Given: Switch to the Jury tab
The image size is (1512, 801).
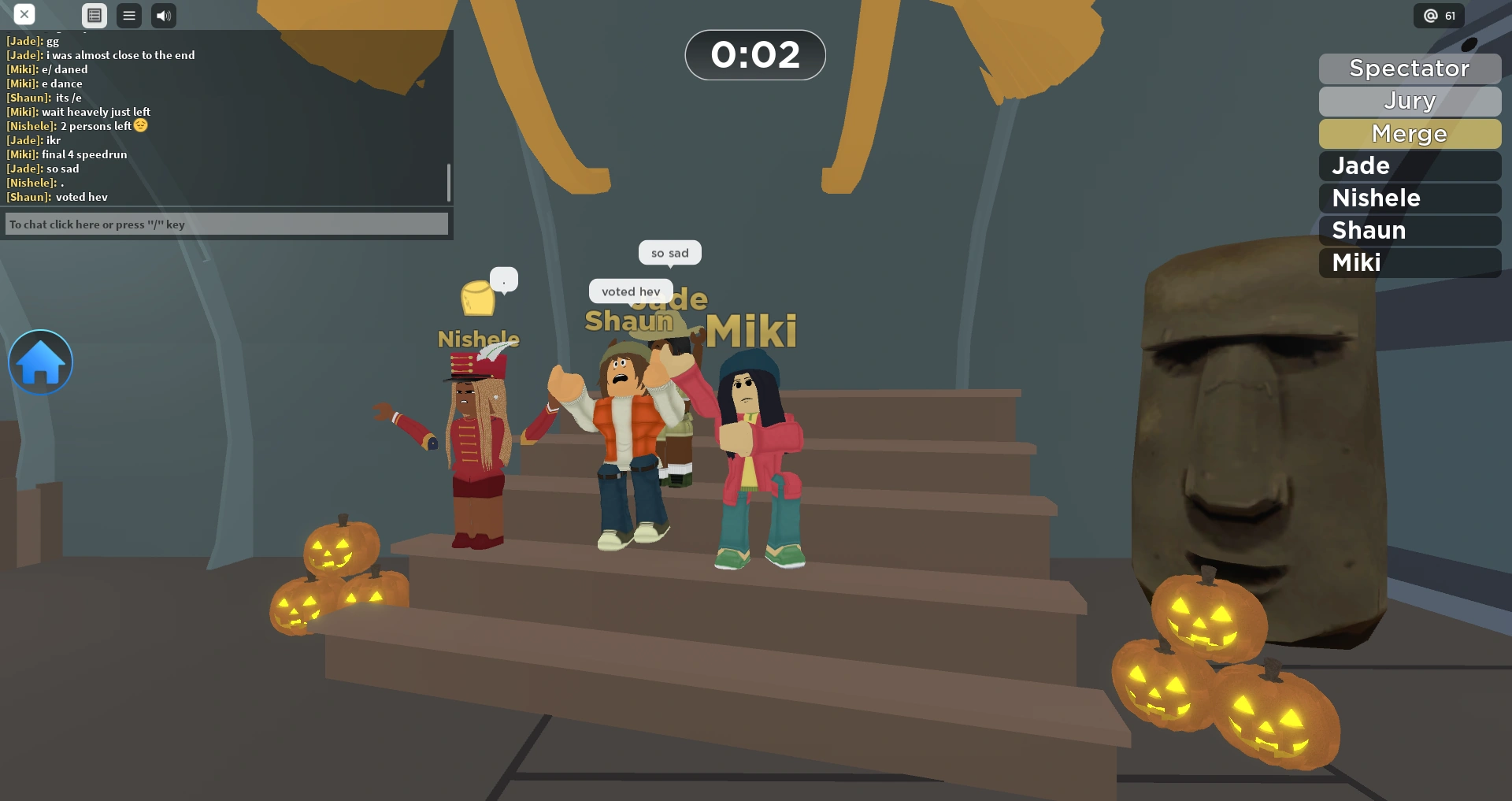Looking at the screenshot, I should click(x=1409, y=101).
